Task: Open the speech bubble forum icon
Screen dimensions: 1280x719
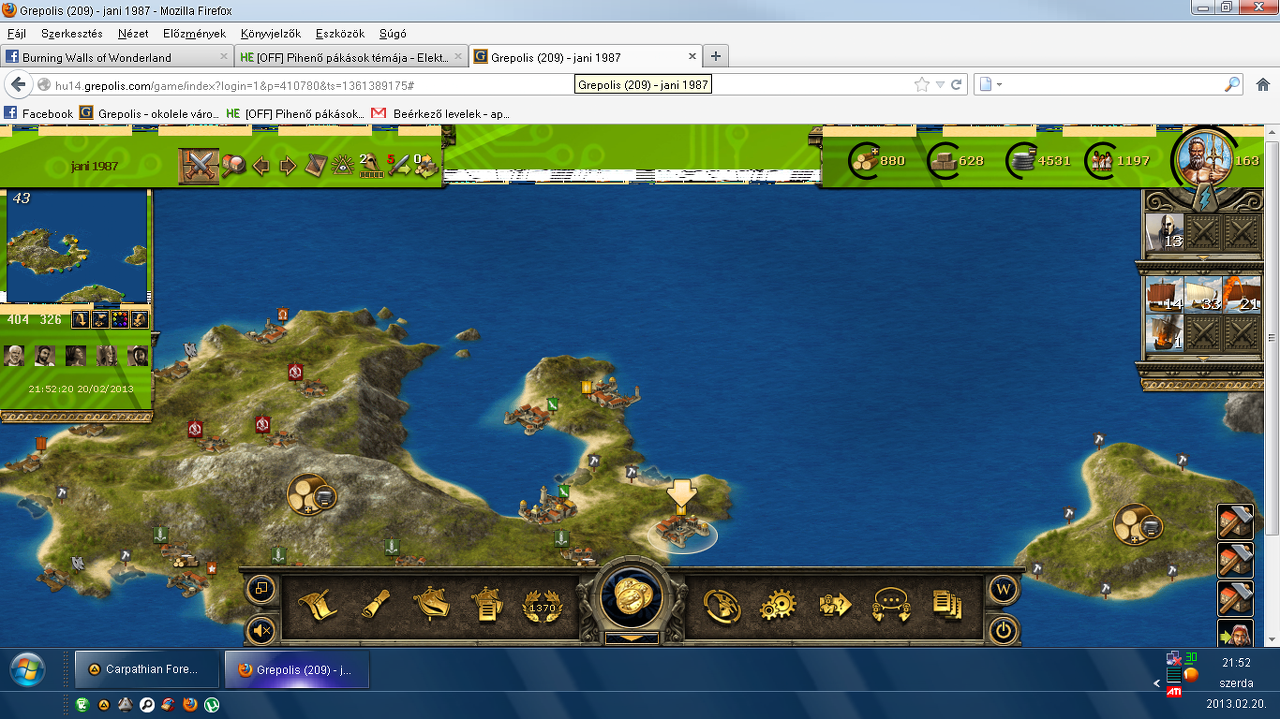Action: [x=889, y=605]
